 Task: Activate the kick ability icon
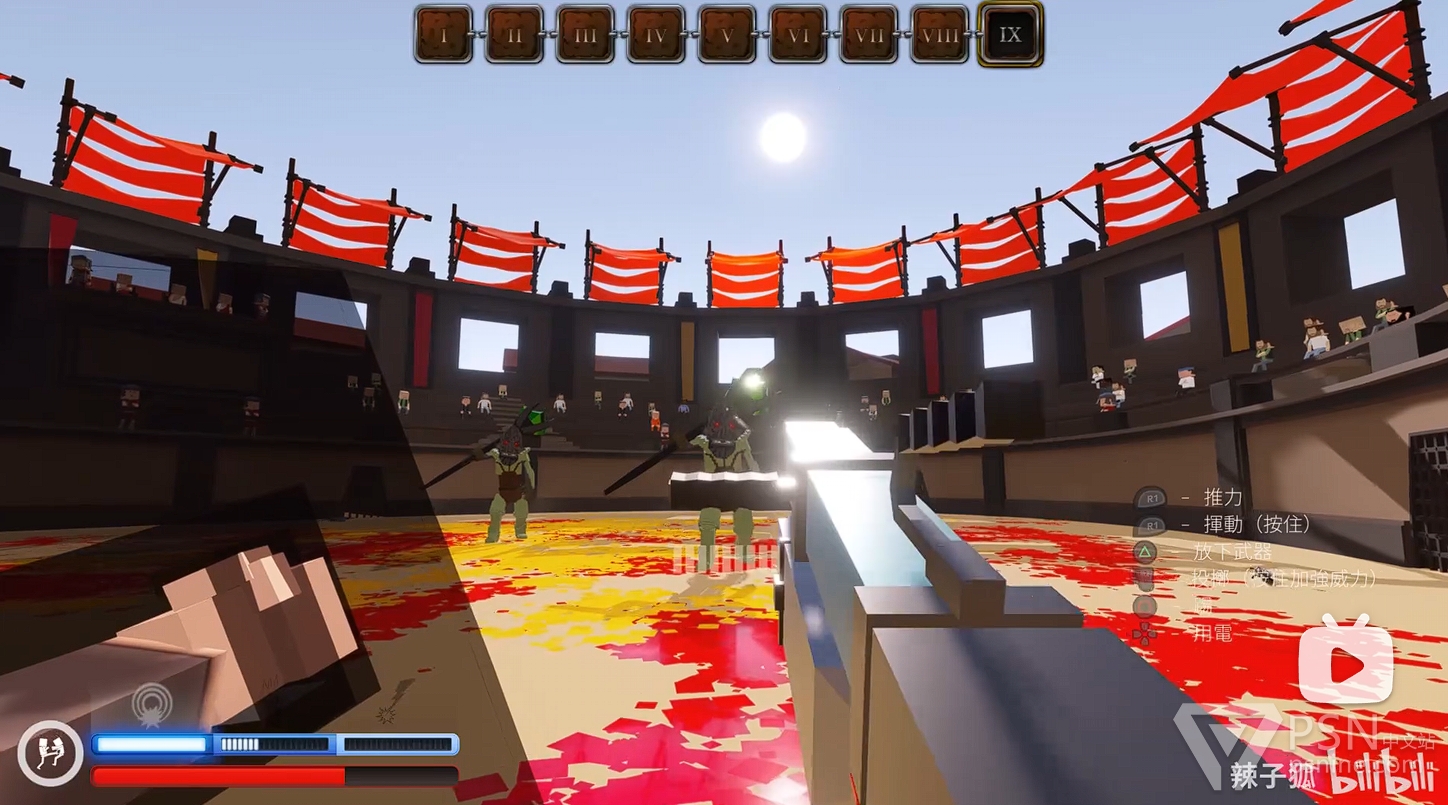(x=50, y=753)
